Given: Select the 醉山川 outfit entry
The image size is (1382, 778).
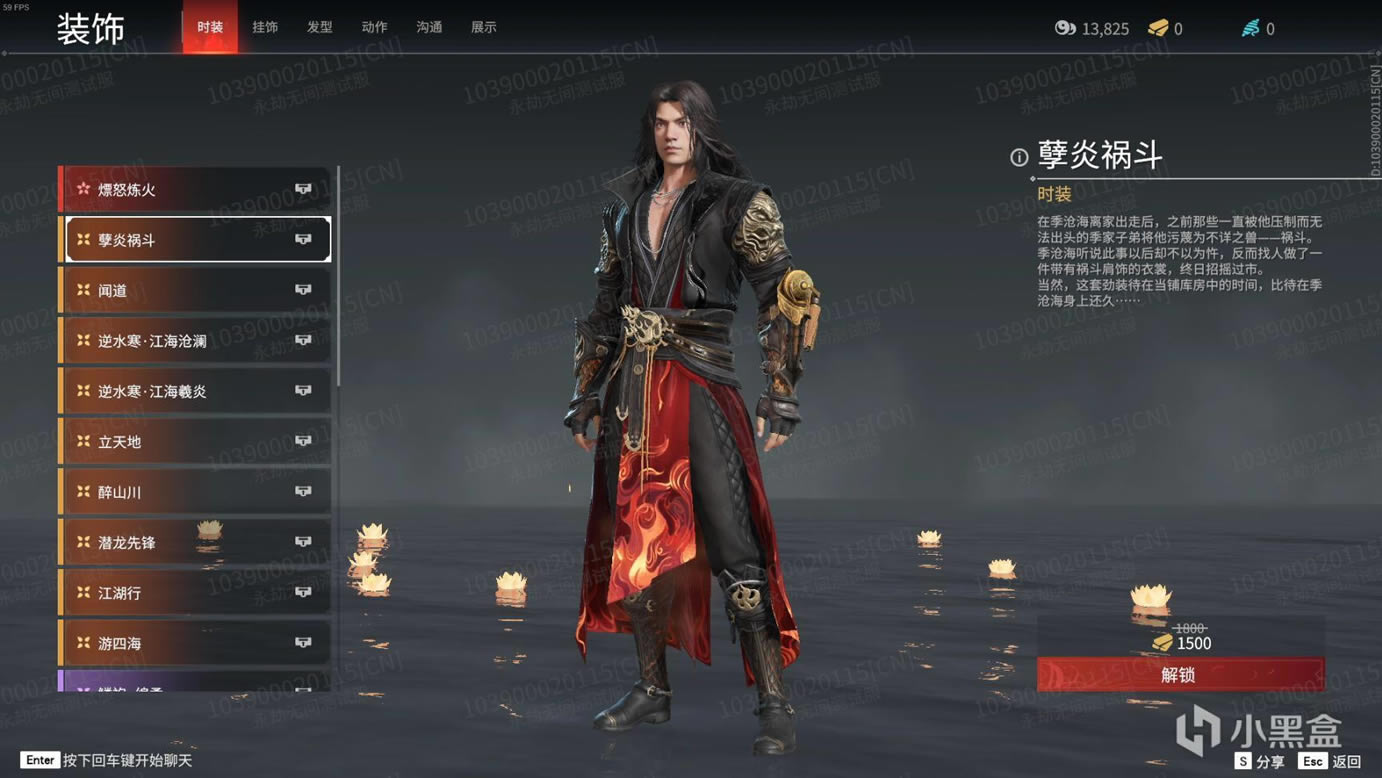Looking at the screenshot, I should [195, 491].
